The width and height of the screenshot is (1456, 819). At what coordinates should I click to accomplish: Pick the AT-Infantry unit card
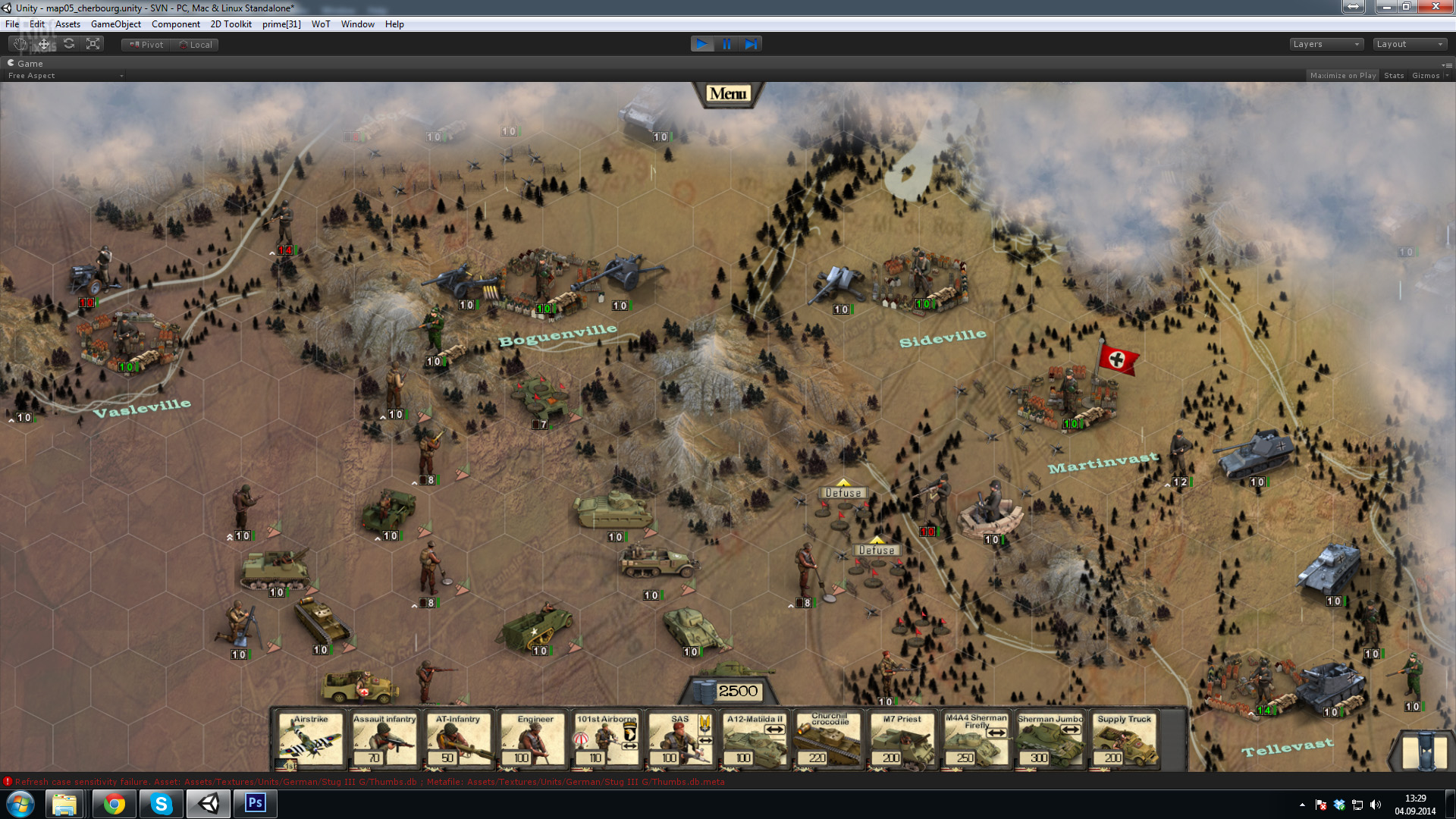point(458,741)
